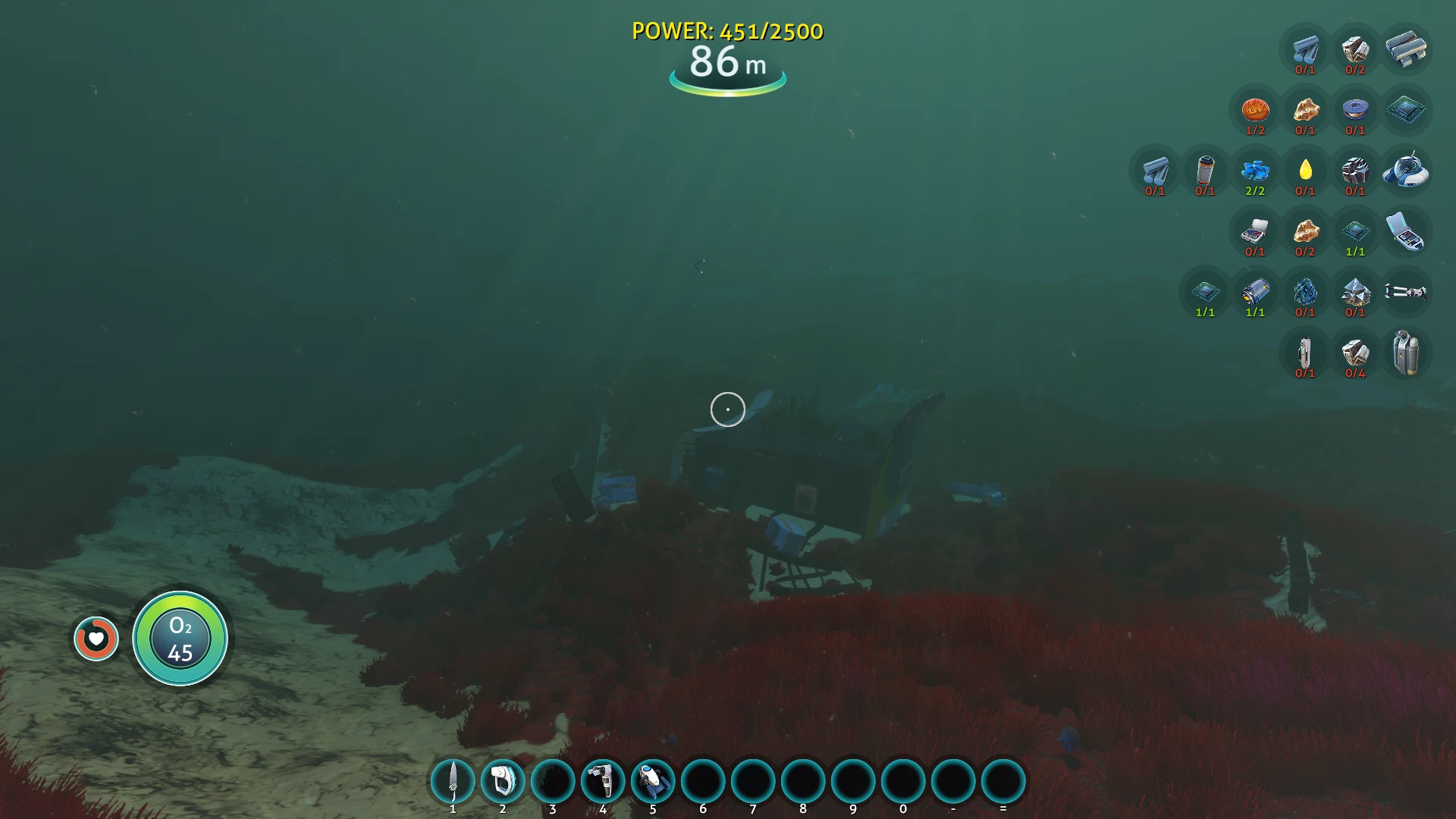Click the health heart indicator
Viewport: 1456px width, 819px height.
tap(96, 639)
